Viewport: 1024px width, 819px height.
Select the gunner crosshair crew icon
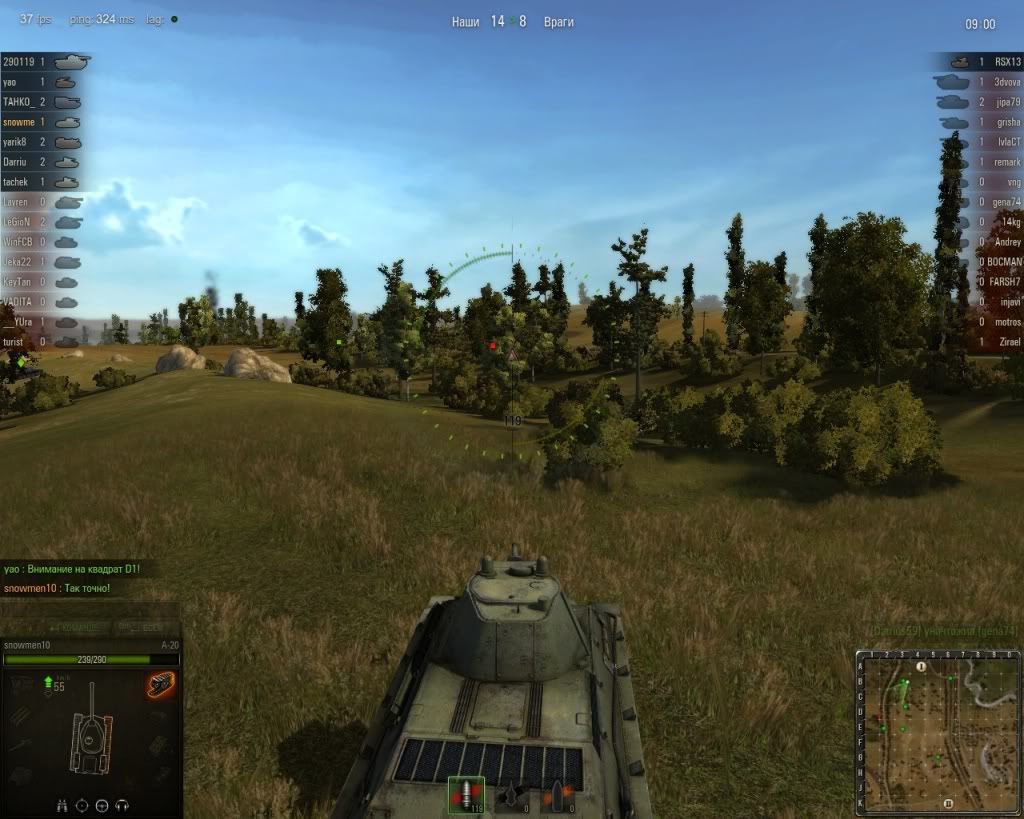click(x=82, y=805)
